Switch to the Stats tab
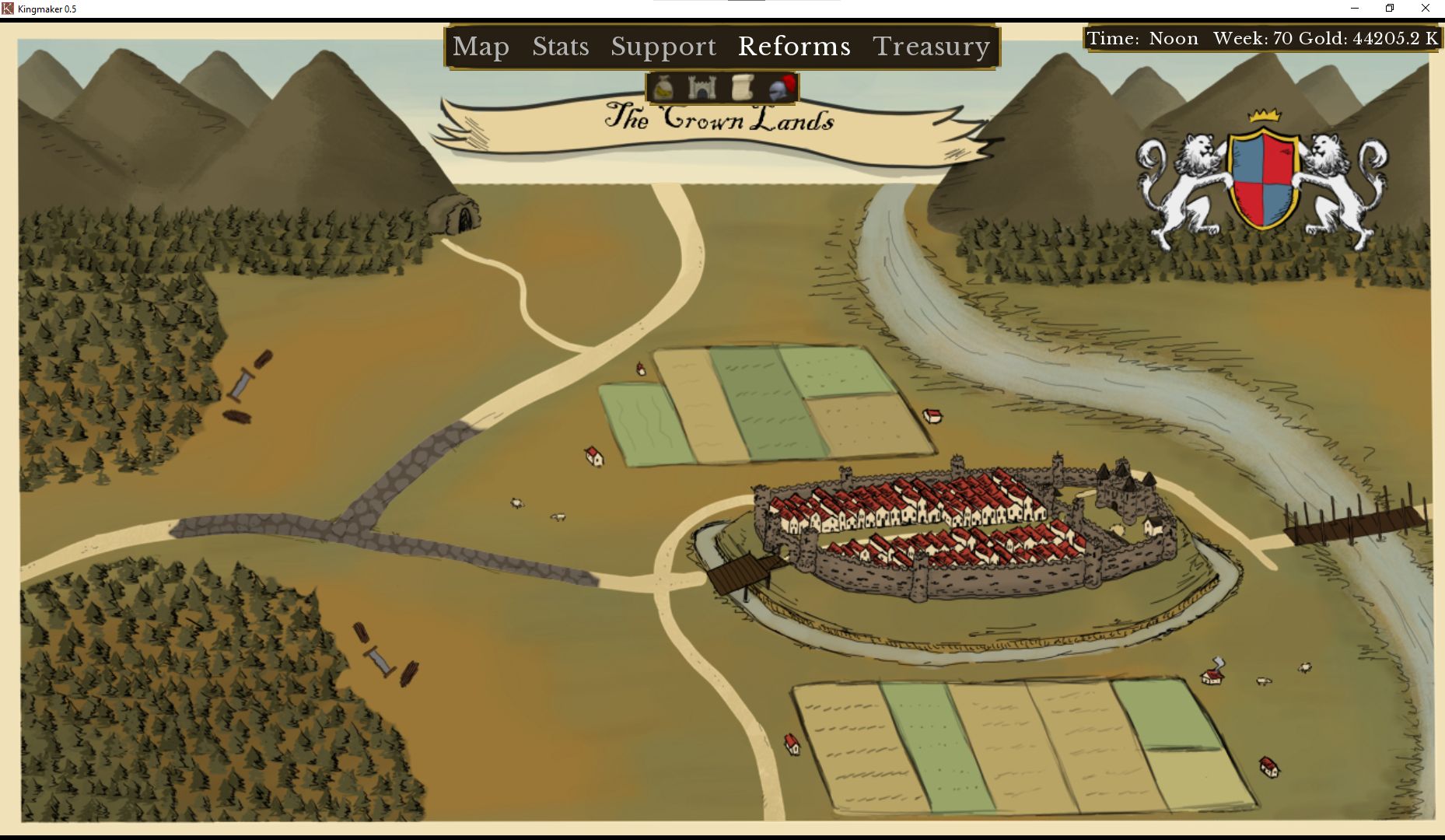The width and height of the screenshot is (1445, 840). pyautogui.click(x=560, y=47)
